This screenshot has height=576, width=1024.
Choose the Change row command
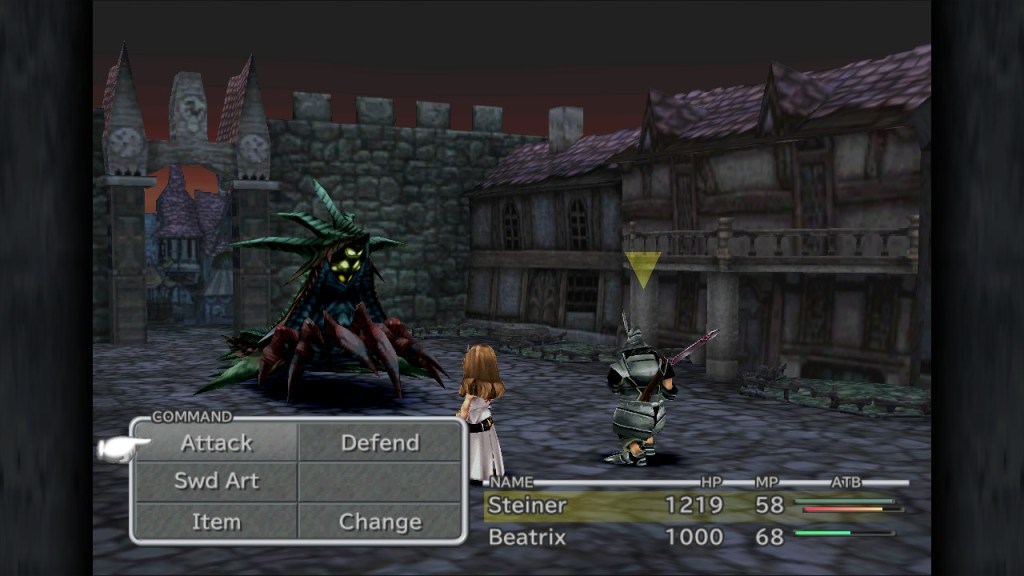tap(380, 521)
